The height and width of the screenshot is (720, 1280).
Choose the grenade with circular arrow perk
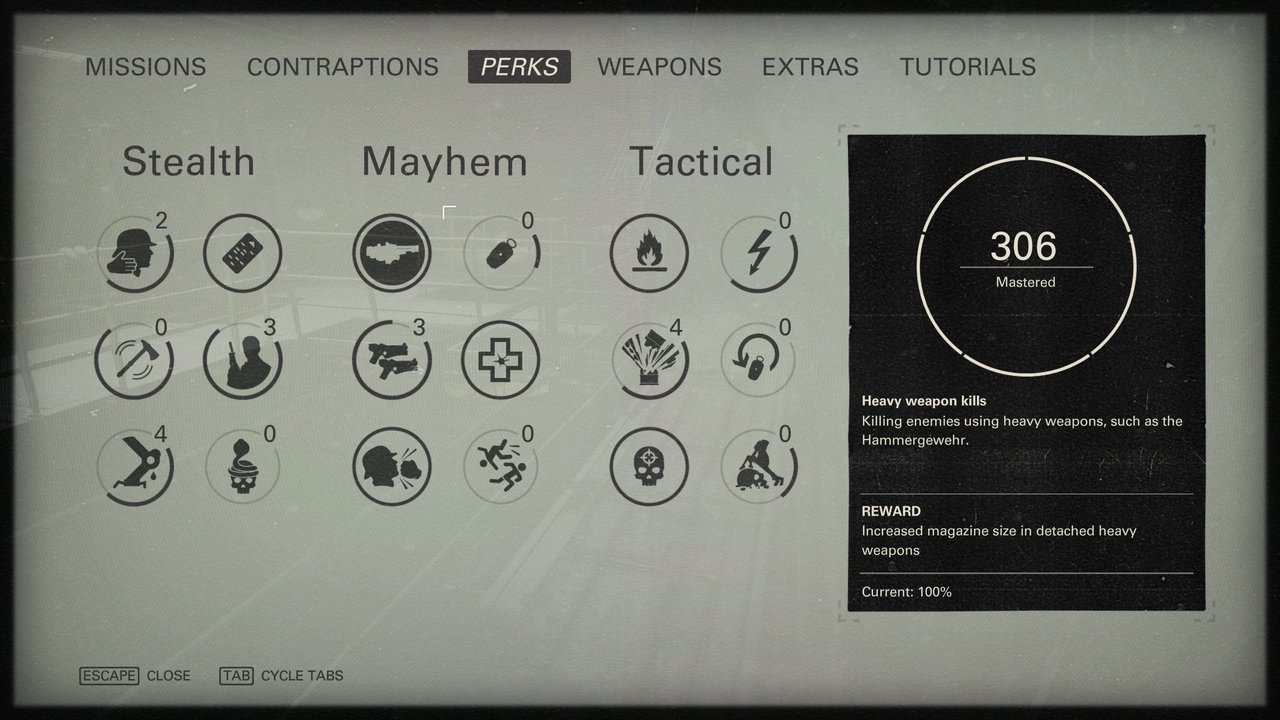(x=758, y=359)
